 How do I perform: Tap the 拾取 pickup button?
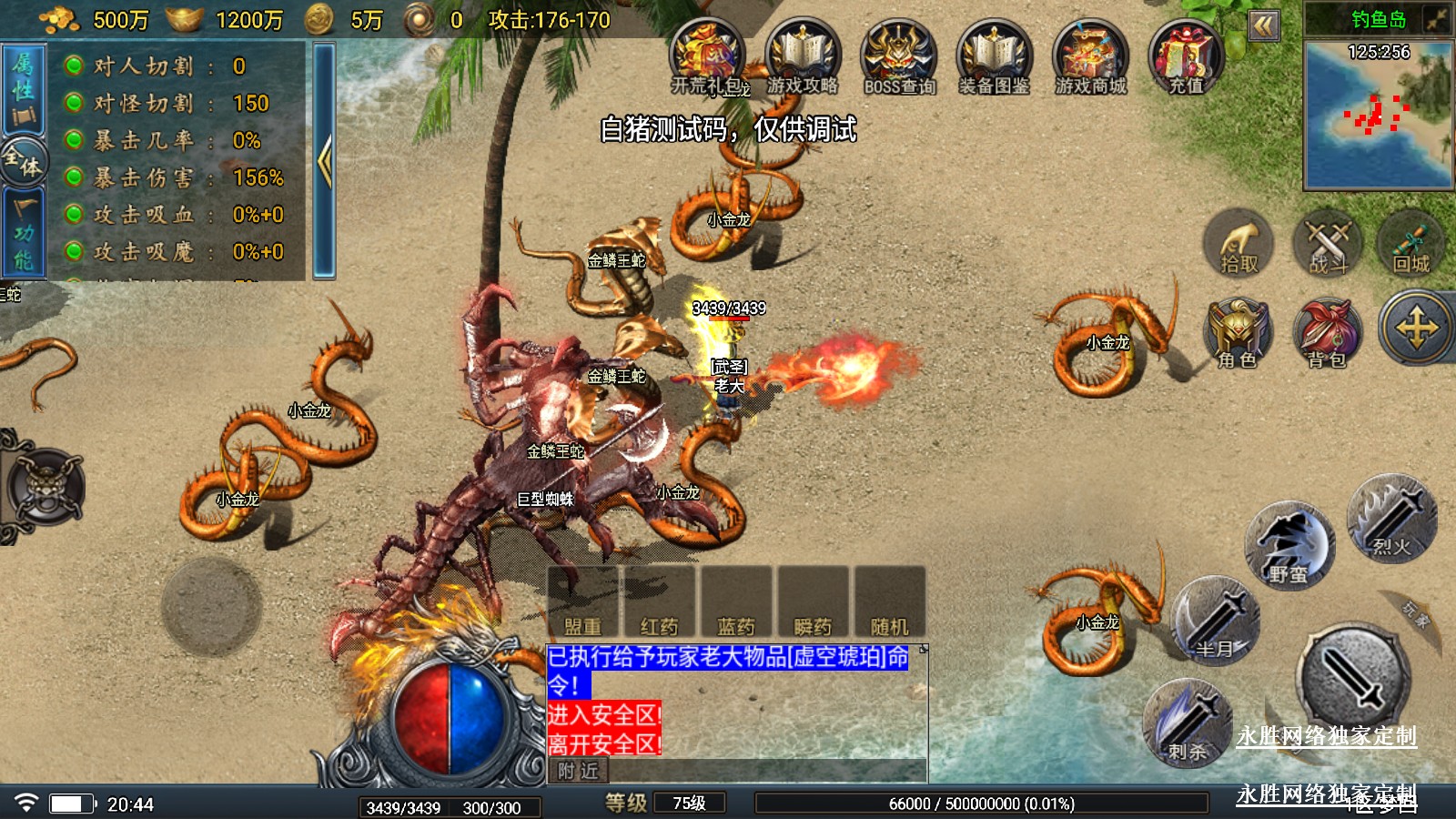pos(1239,243)
